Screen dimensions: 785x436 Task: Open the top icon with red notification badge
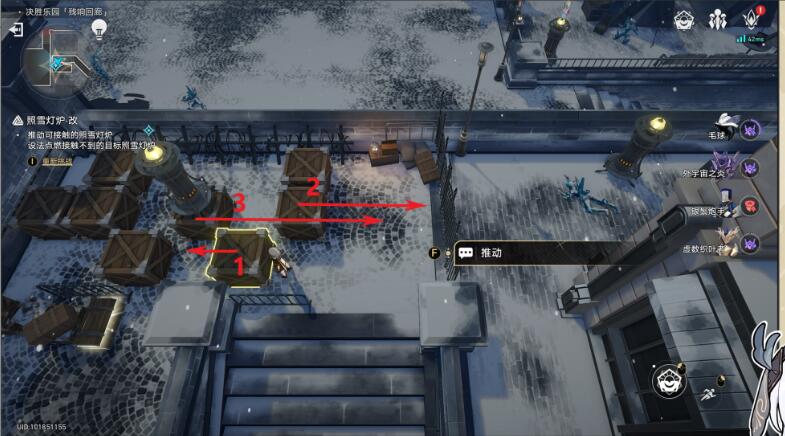752,19
